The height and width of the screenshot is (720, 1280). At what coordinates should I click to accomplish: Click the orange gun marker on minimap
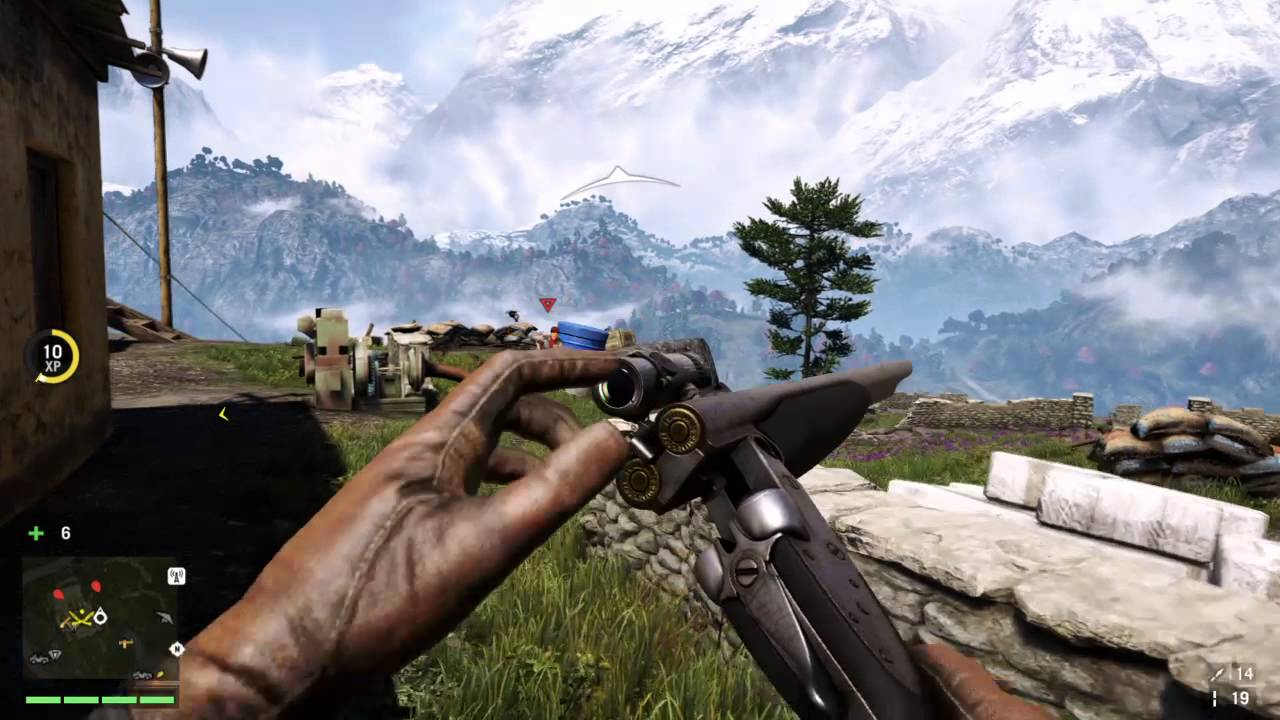[126, 643]
